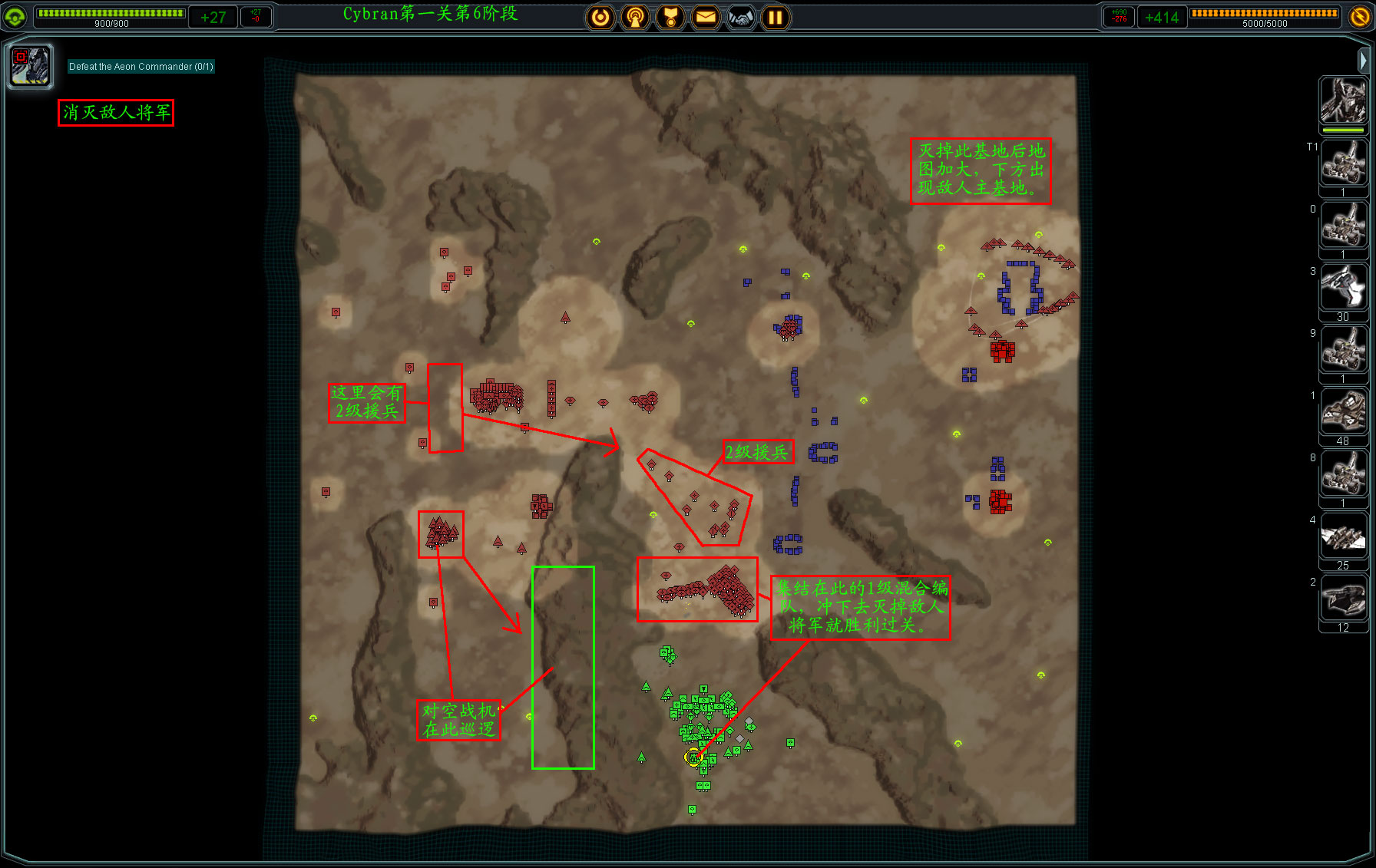Select control group 1 with 48 units

coord(1343,412)
